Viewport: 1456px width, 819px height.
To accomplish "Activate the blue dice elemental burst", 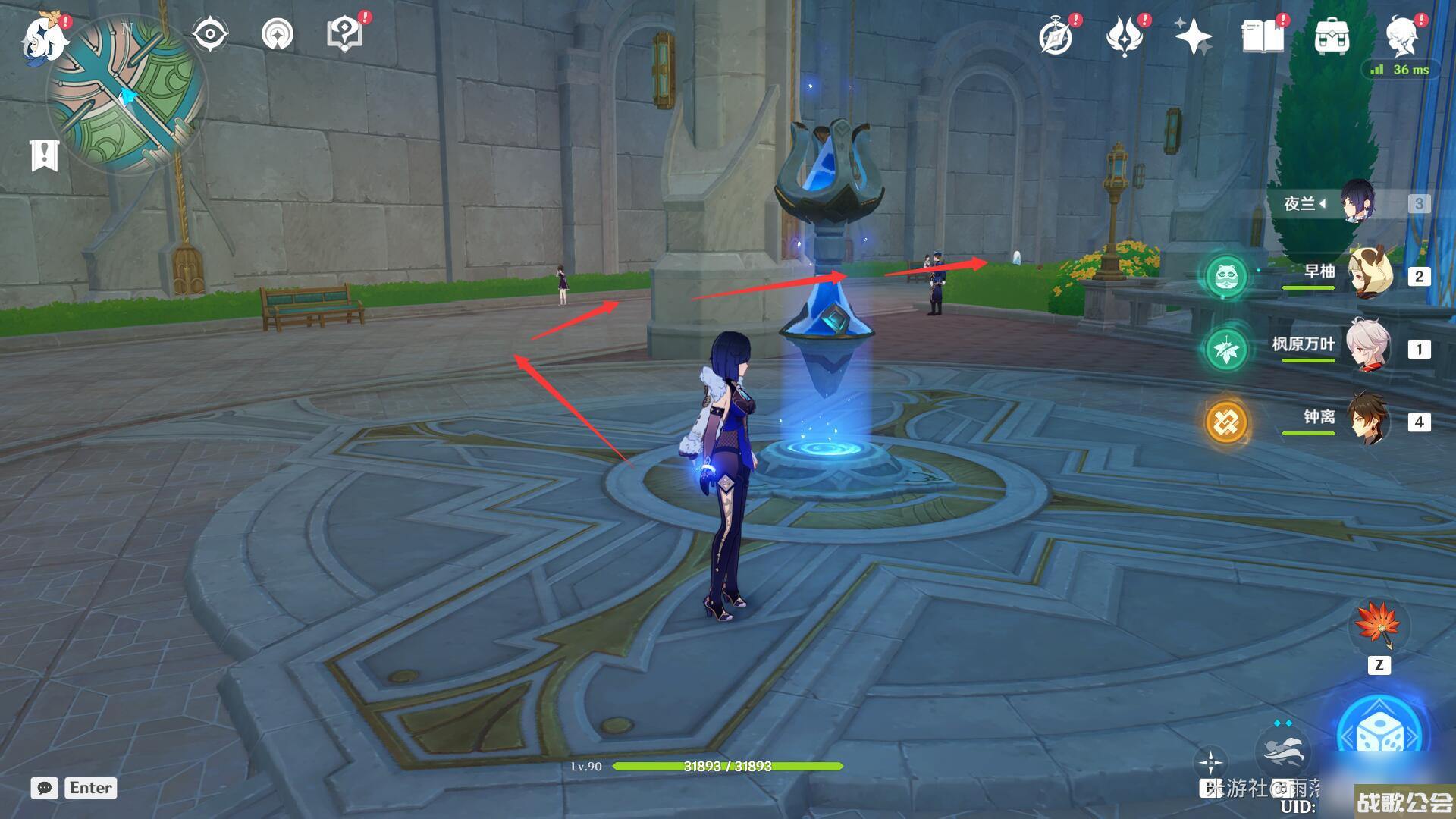I will tap(1379, 734).
